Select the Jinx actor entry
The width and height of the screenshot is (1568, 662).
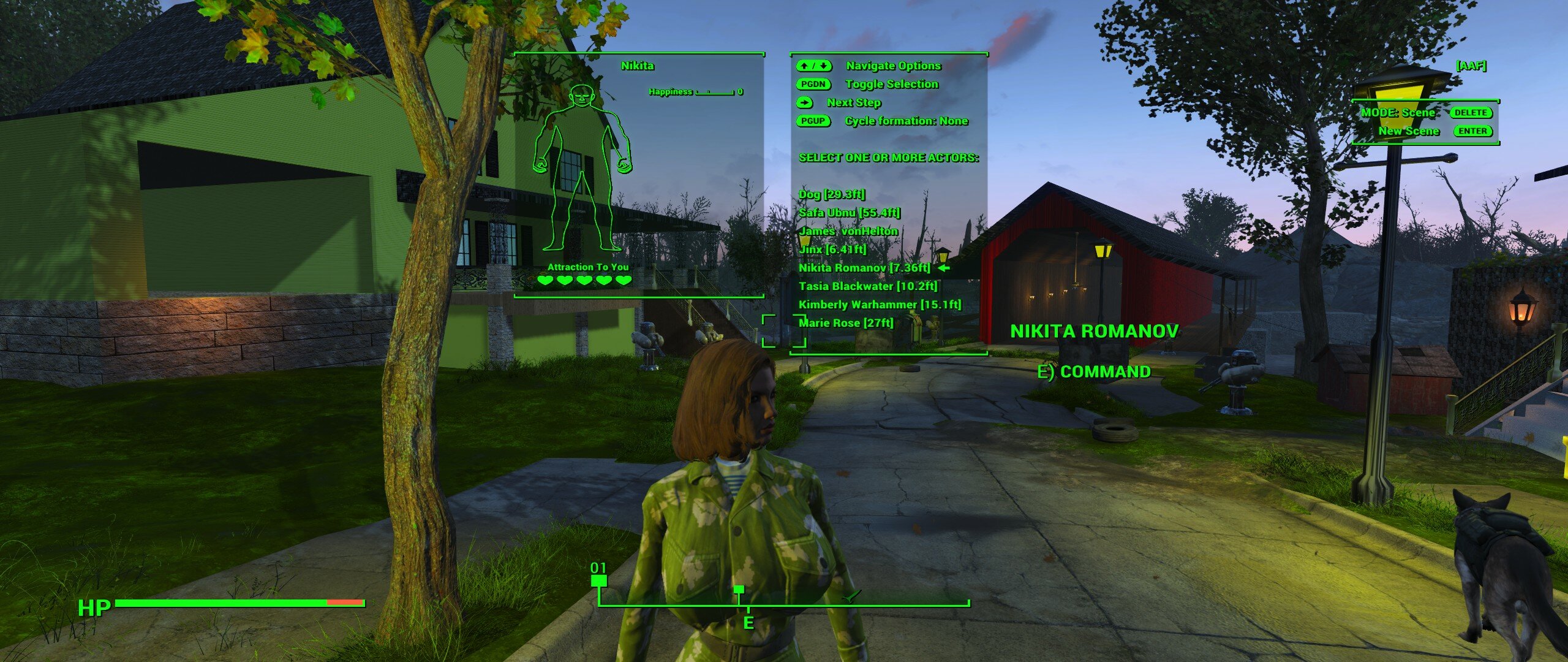coord(832,249)
